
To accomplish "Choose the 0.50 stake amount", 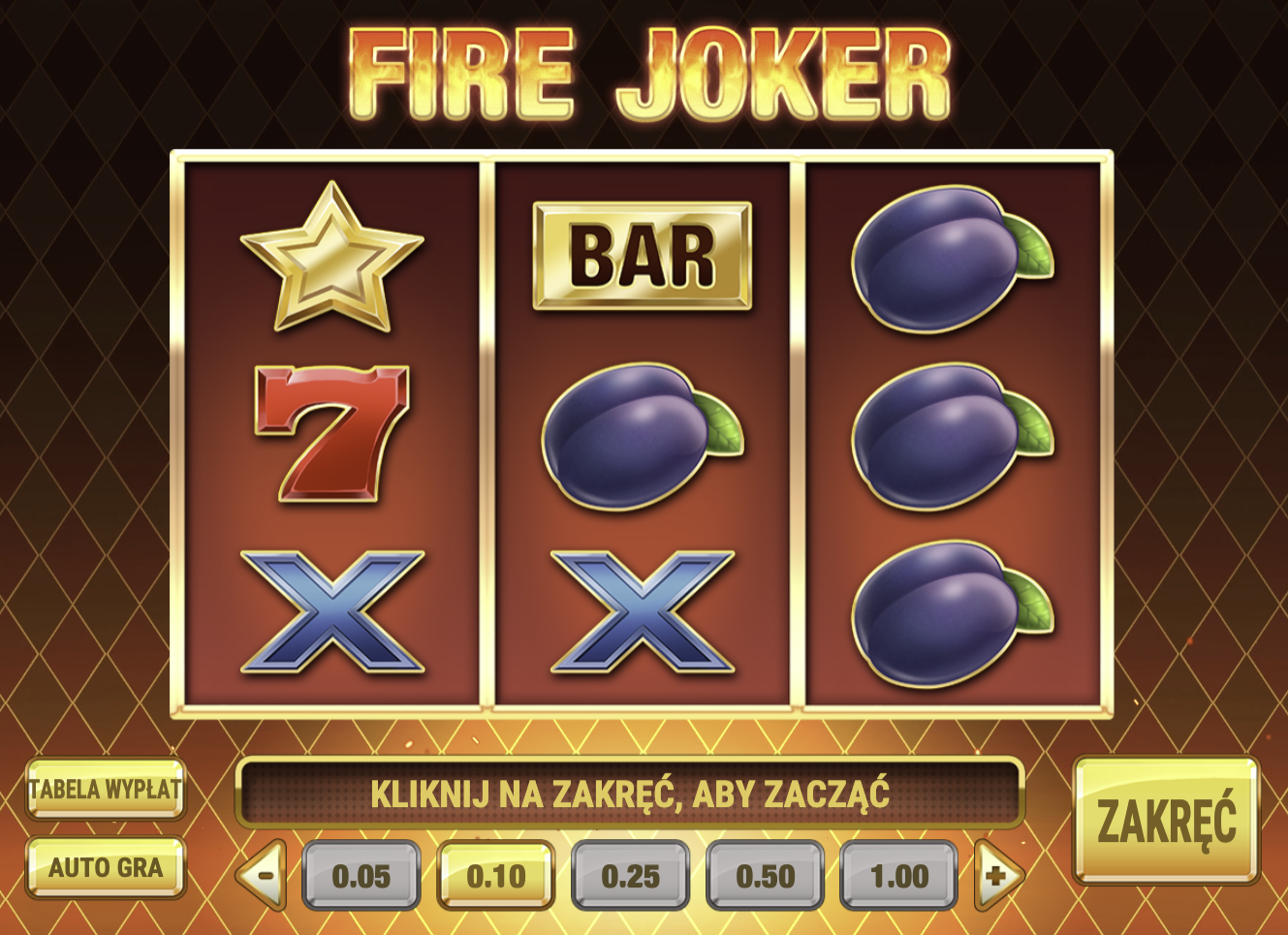I will click(x=766, y=875).
